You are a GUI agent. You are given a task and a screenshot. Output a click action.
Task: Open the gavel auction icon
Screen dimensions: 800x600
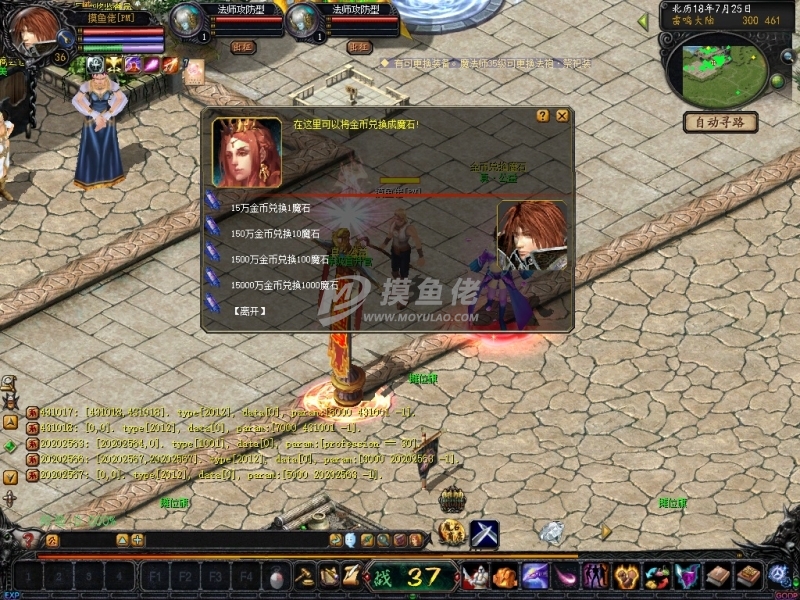click(x=305, y=577)
